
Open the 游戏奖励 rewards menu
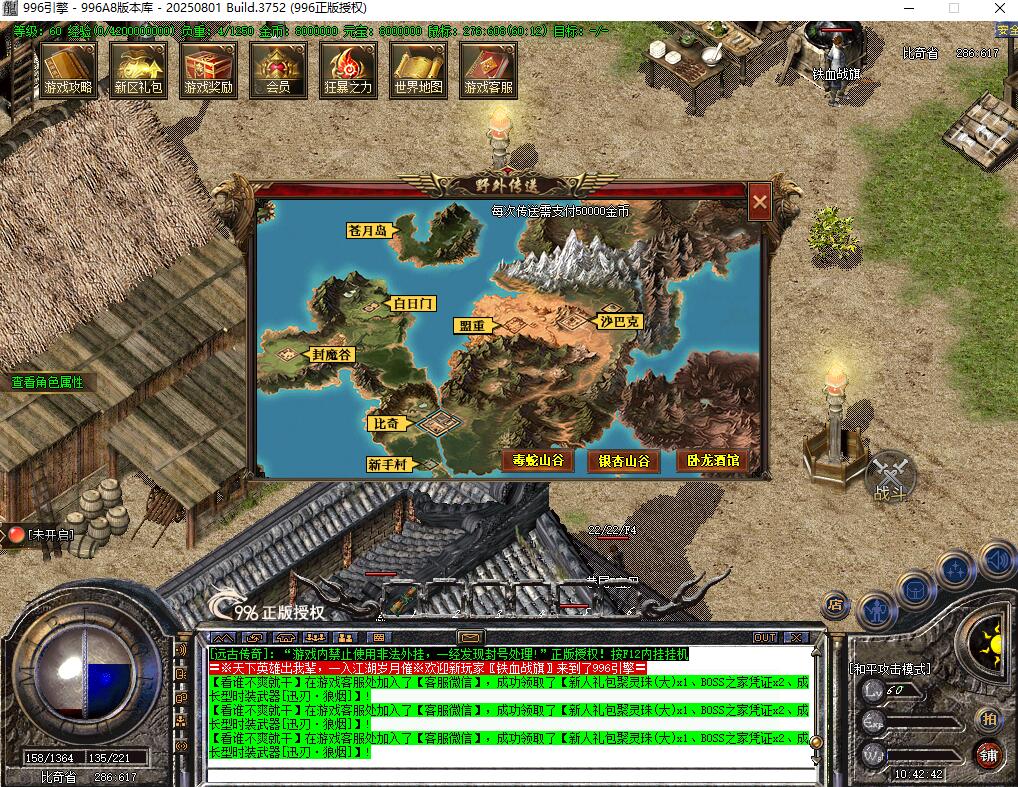[x=208, y=69]
